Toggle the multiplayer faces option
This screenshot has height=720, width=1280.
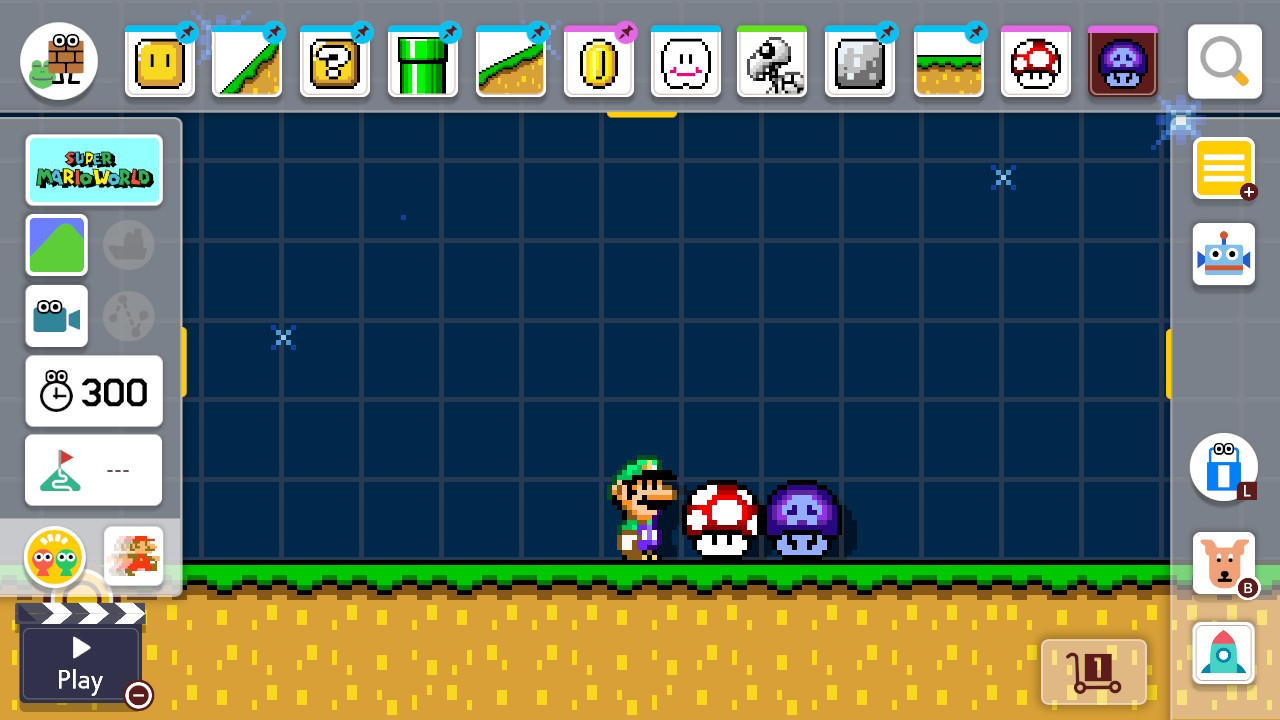pos(57,557)
